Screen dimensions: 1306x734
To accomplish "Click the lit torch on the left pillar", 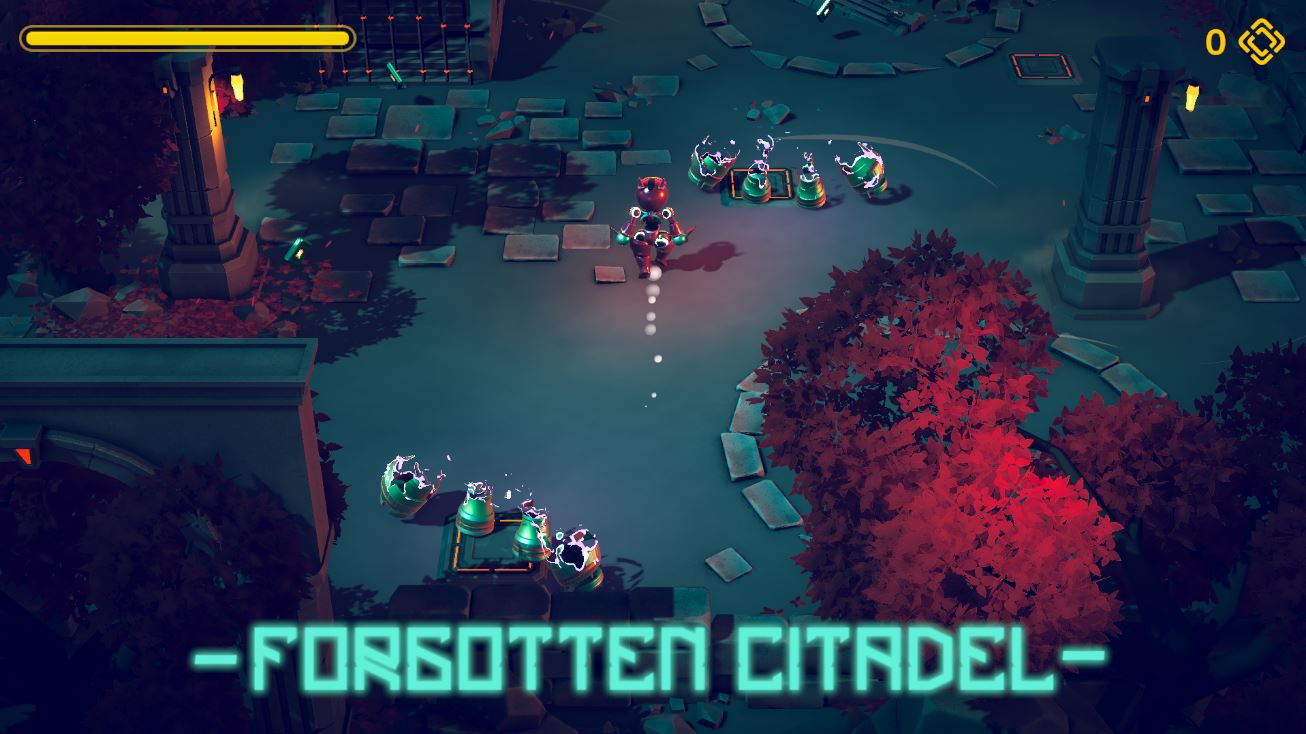I will [x=213, y=92].
